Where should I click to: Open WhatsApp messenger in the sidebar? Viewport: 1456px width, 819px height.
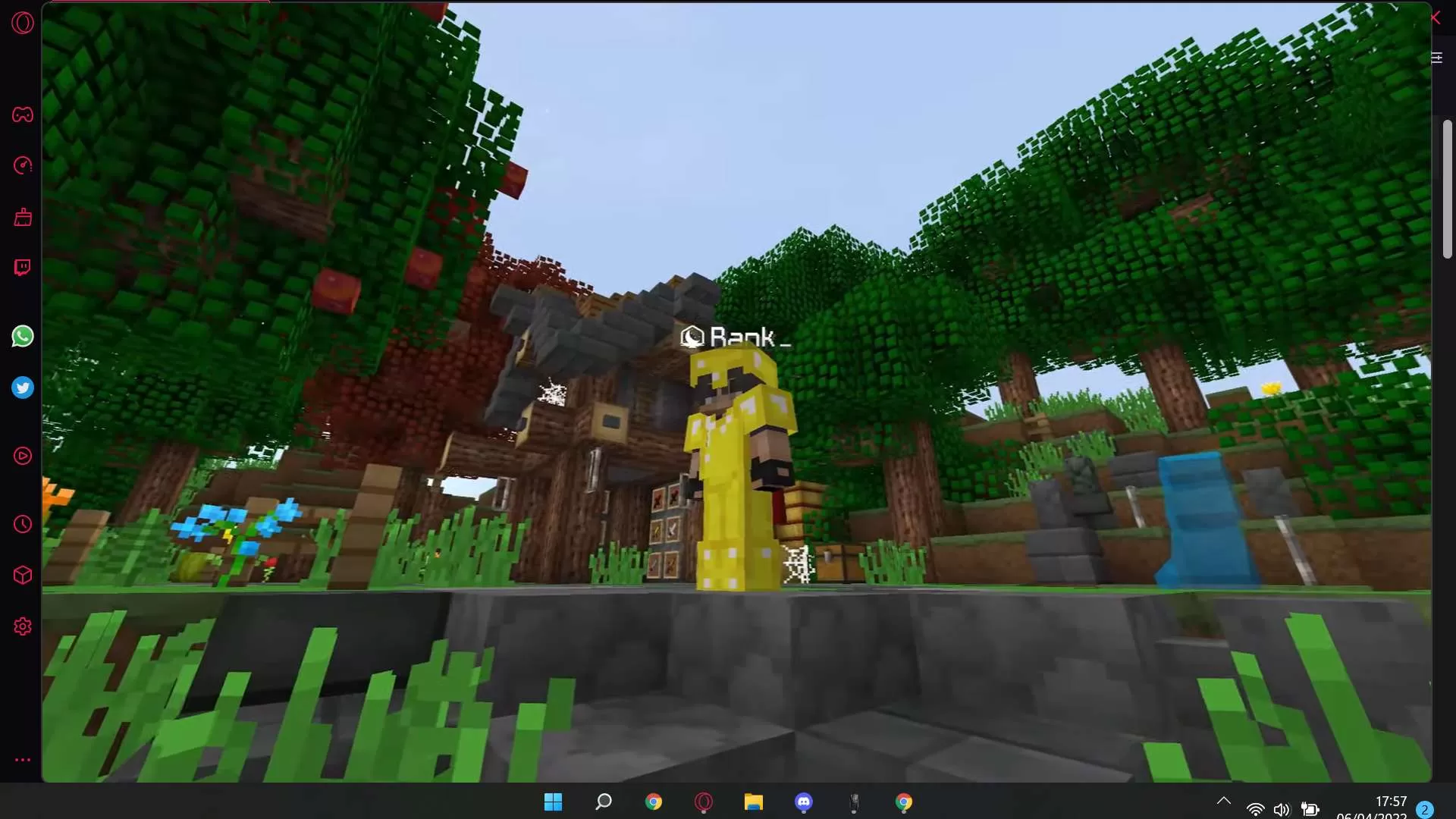pos(23,336)
